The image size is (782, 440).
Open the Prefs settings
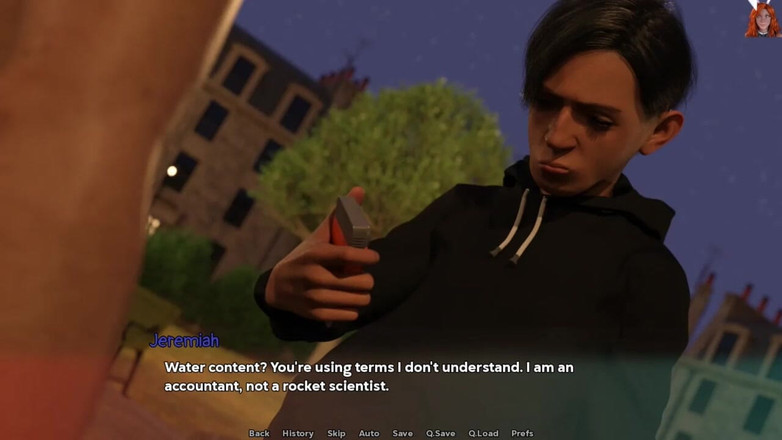point(522,433)
